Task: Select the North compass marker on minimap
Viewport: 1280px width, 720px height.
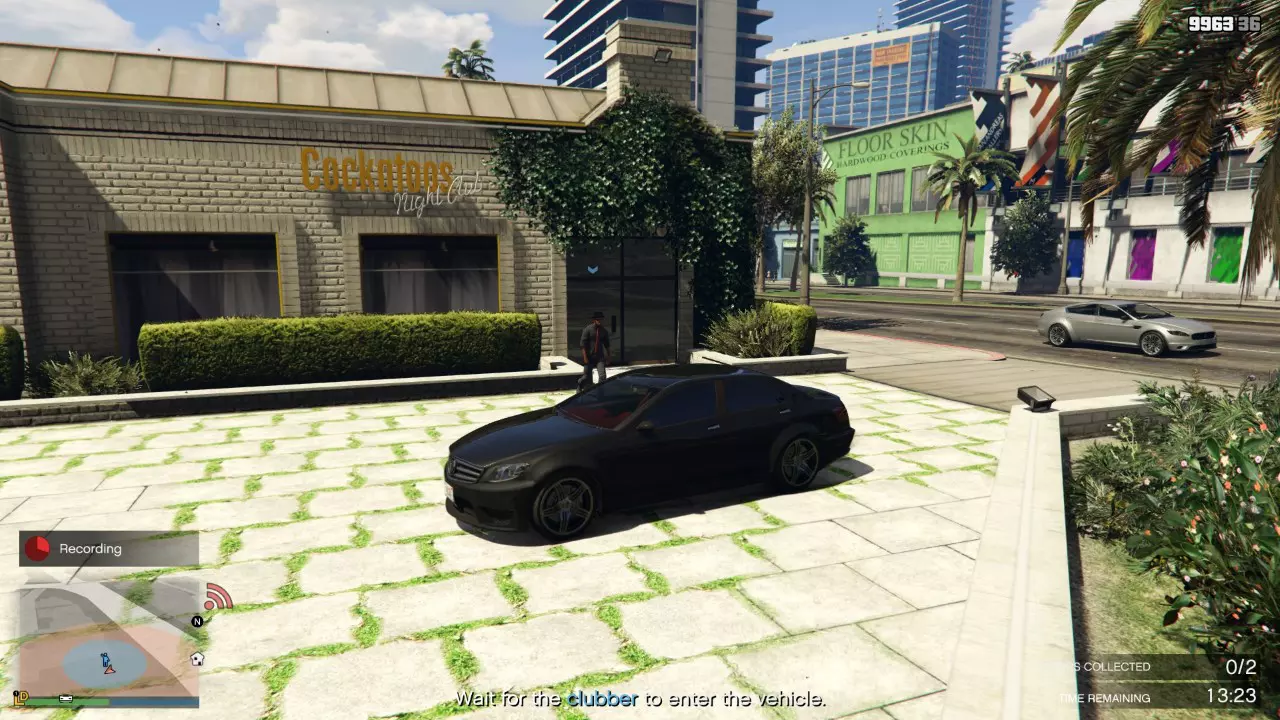Action: tap(196, 622)
